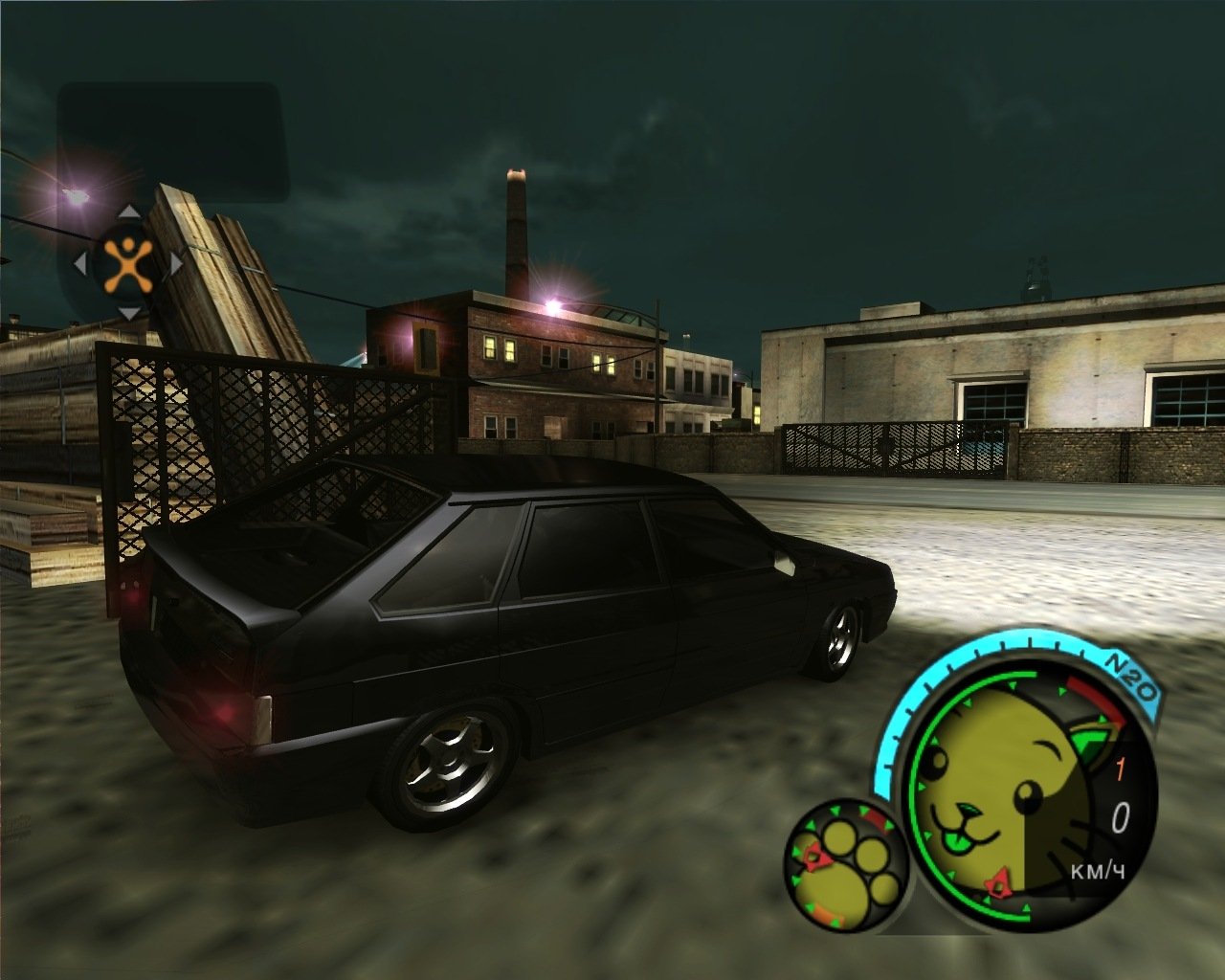Screen dimensions: 1225x980
Task: Click the down arrow below the GPS marker
Action: pyautogui.click(x=127, y=313)
